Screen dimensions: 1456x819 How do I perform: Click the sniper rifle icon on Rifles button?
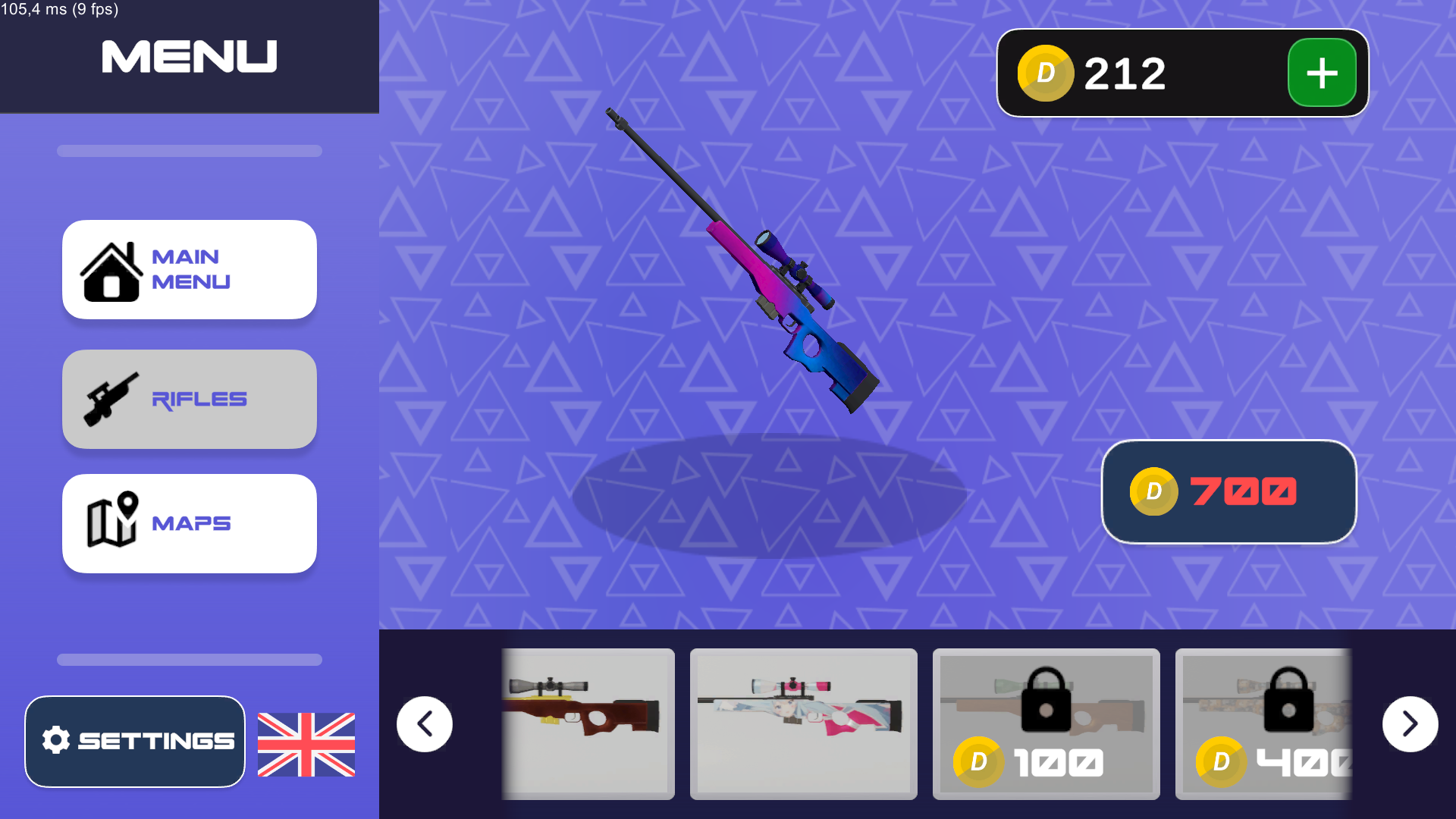[x=112, y=399]
